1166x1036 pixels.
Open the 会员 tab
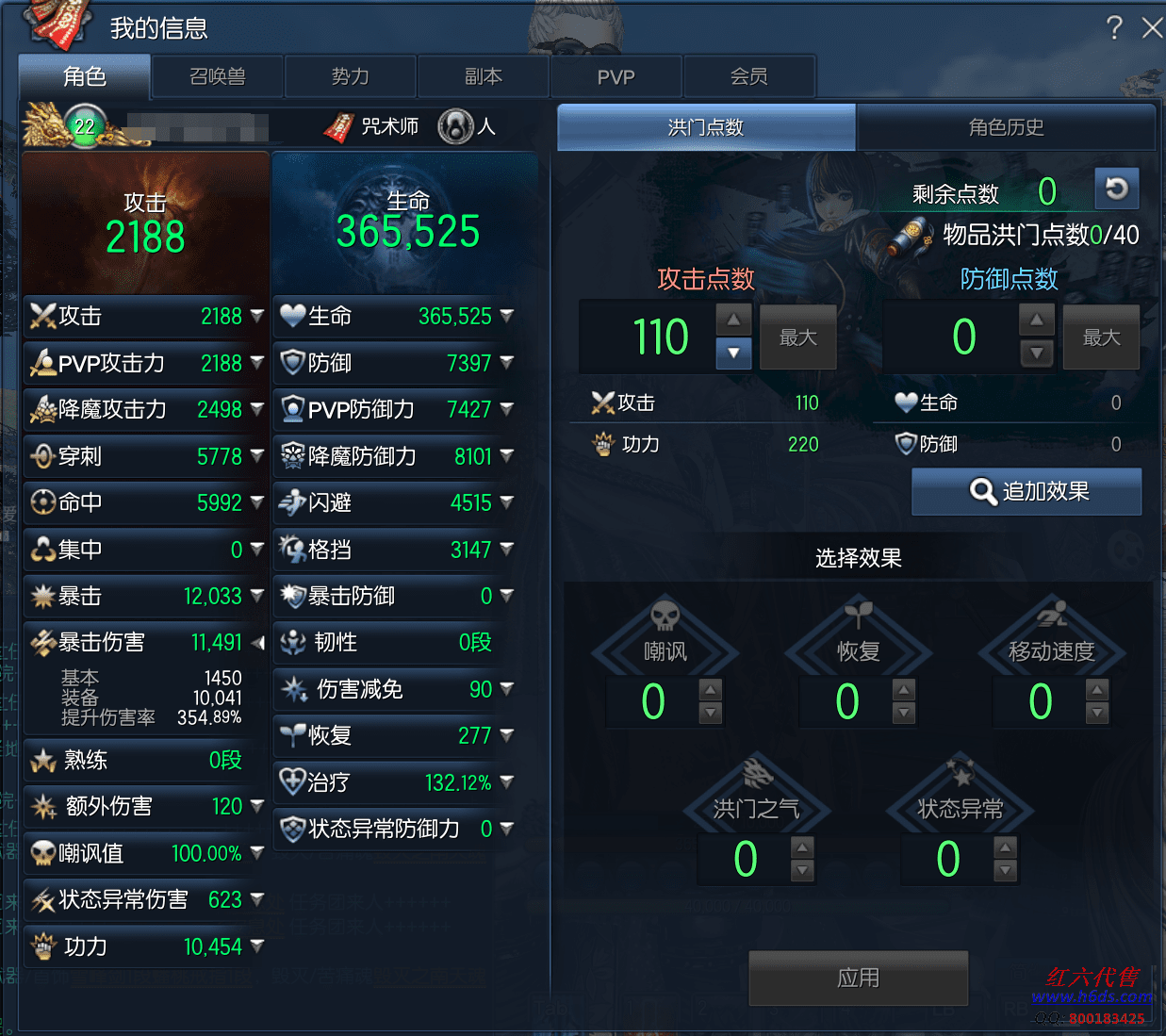point(749,76)
